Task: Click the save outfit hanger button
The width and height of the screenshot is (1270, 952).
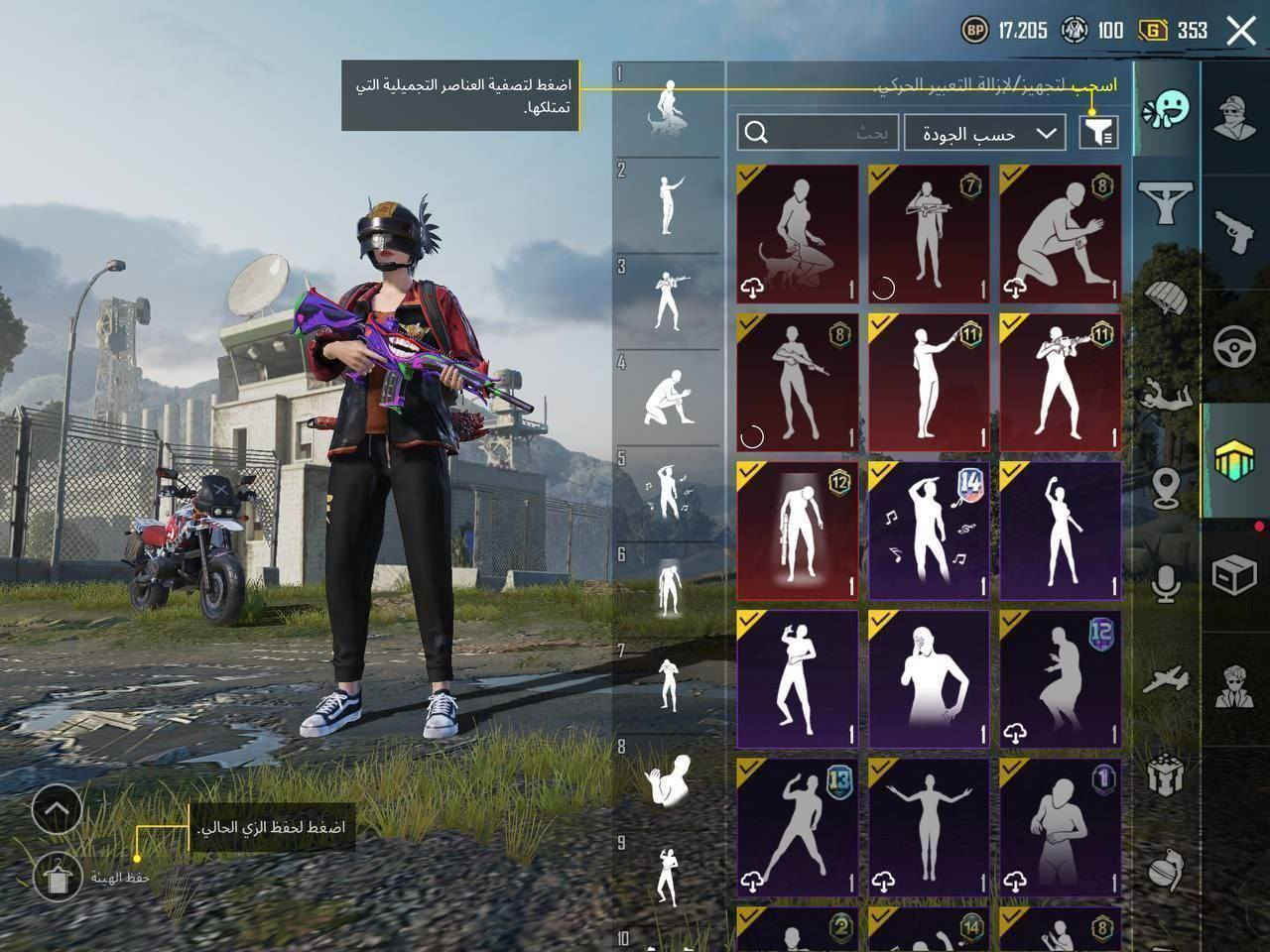Action: tap(57, 875)
